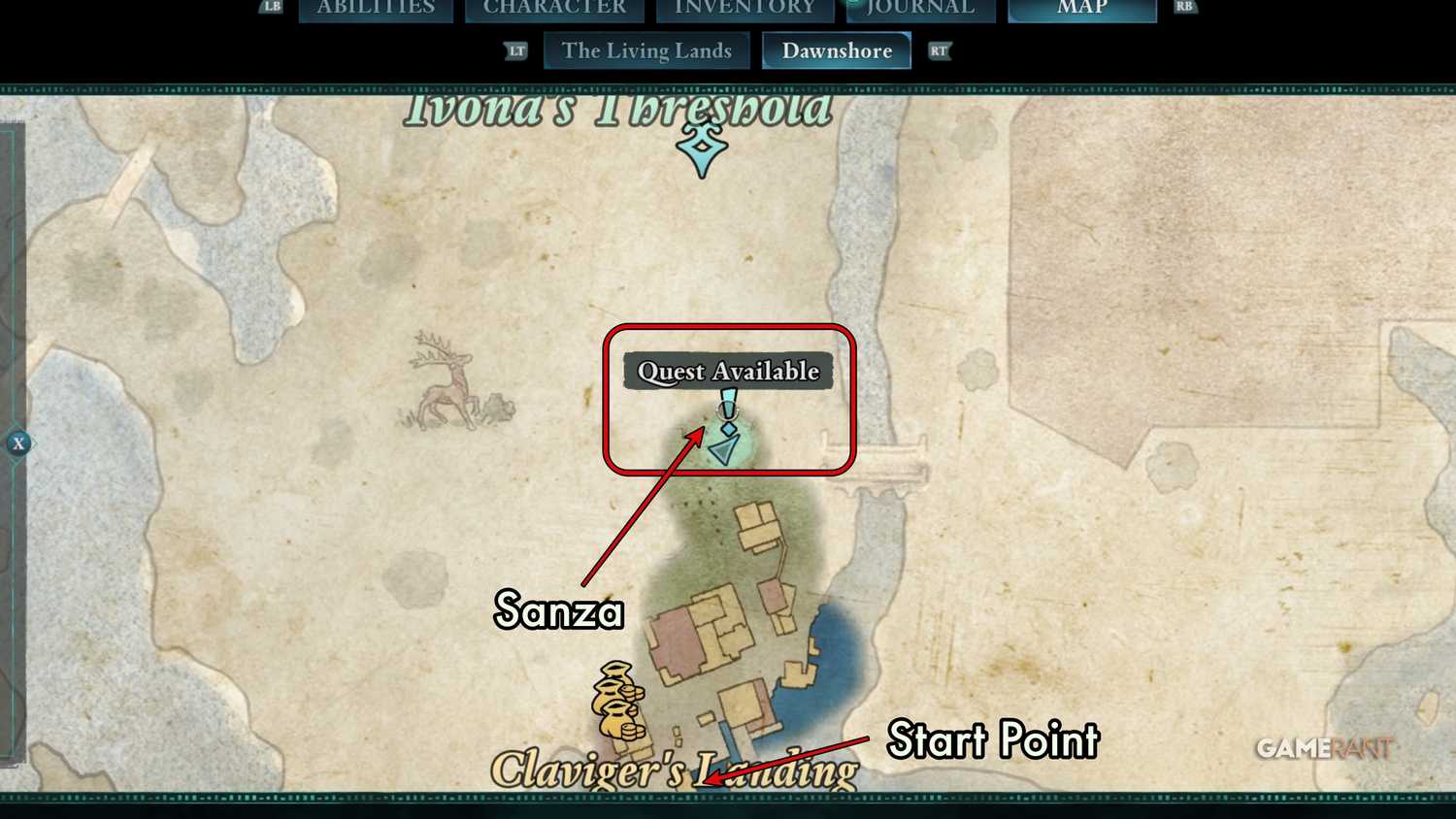
Task: Click the LT trigger icon beside The Living Lands
Action: pyautogui.click(x=516, y=50)
